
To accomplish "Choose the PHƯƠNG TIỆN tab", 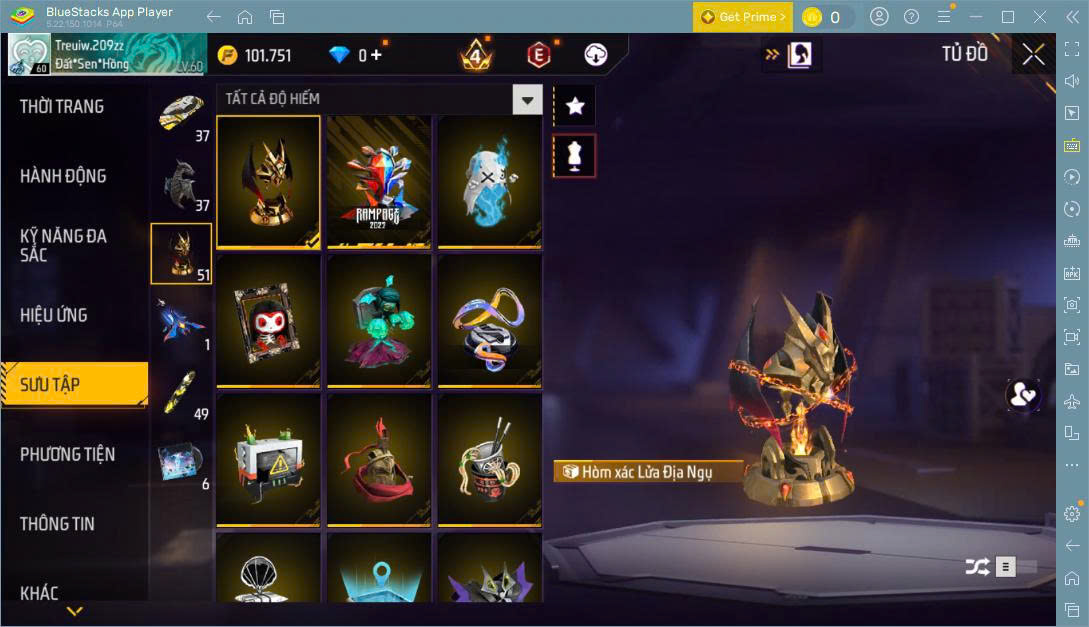I will (x=67, y=454).
